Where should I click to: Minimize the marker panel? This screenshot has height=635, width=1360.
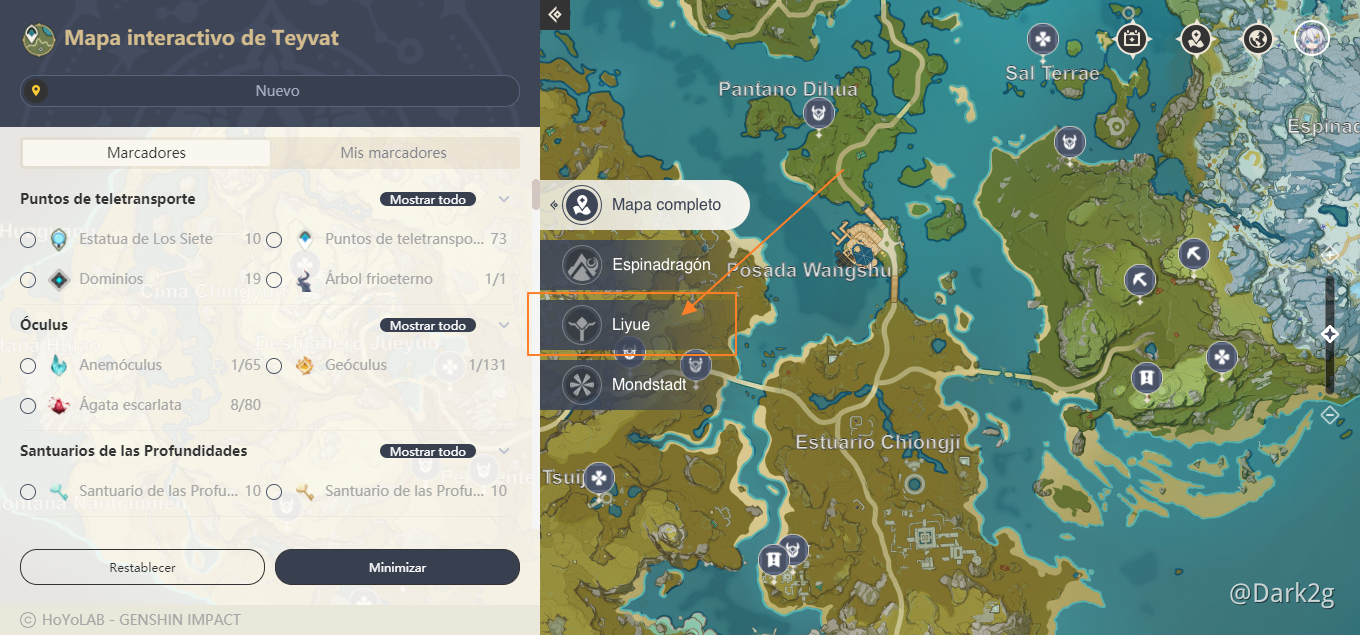tap(397, 567)
